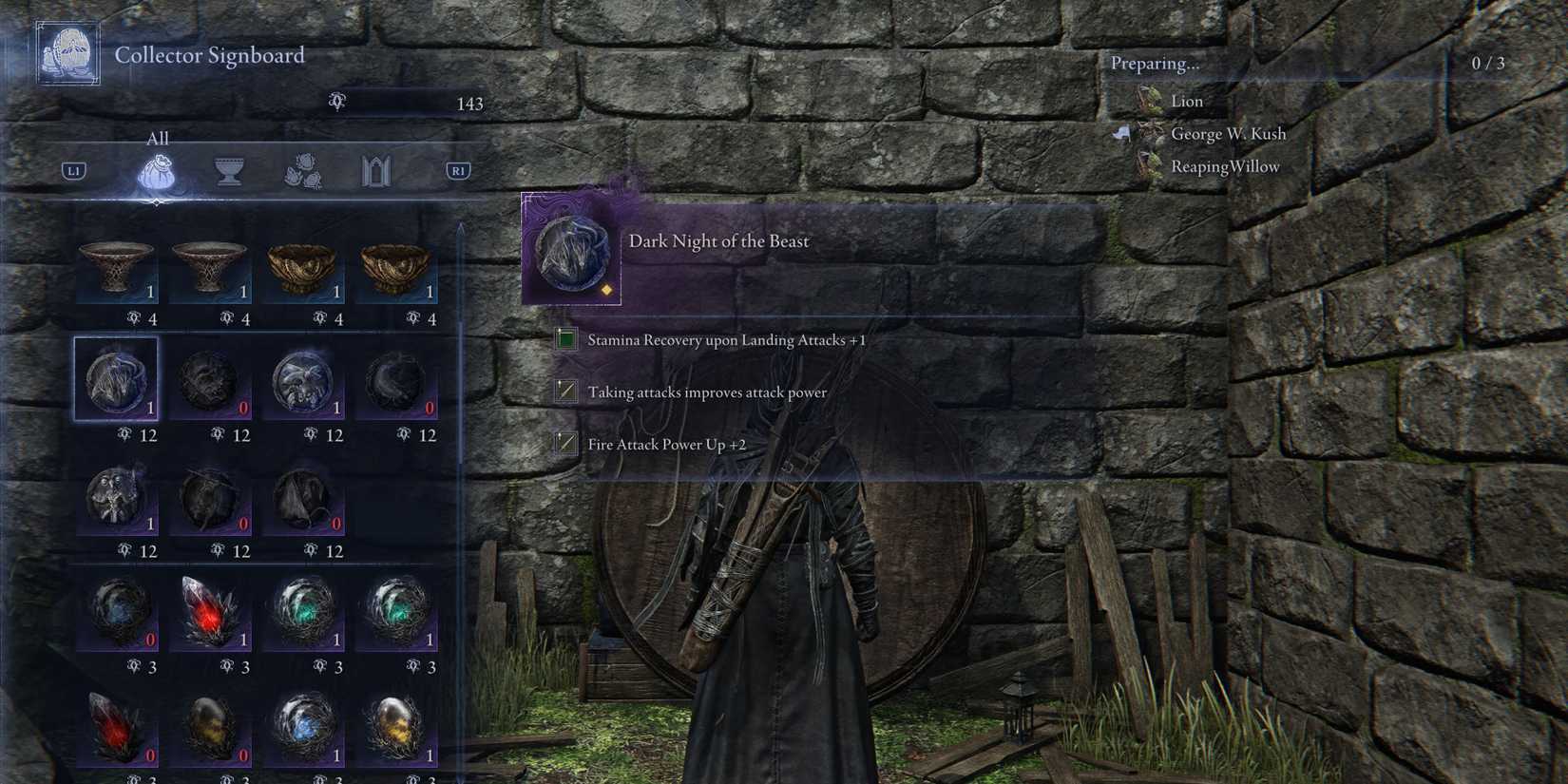Screen dimensions: 1568x784
Task: Click the ReapingWillow player name
Action: 1224,165
